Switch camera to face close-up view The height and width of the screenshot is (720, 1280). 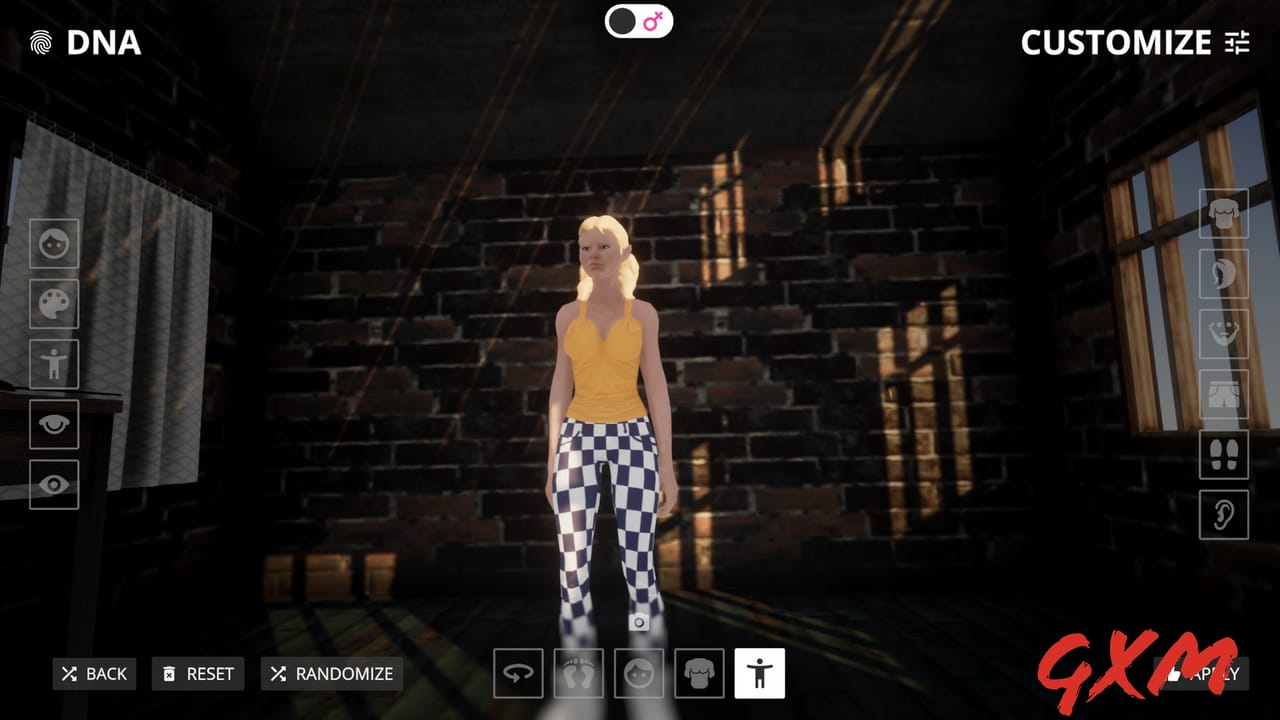click(x=638, y=674)
